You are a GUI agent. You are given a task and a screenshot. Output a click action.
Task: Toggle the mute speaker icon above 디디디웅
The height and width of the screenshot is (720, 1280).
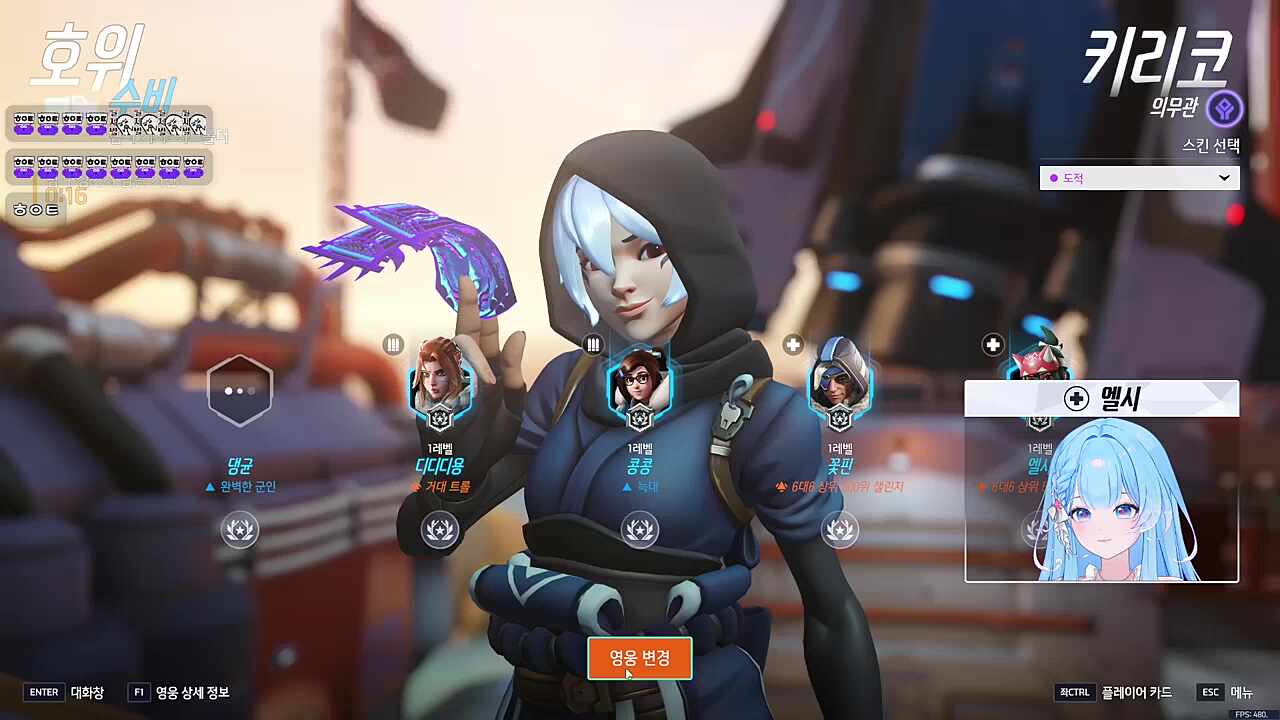point(393,344)
